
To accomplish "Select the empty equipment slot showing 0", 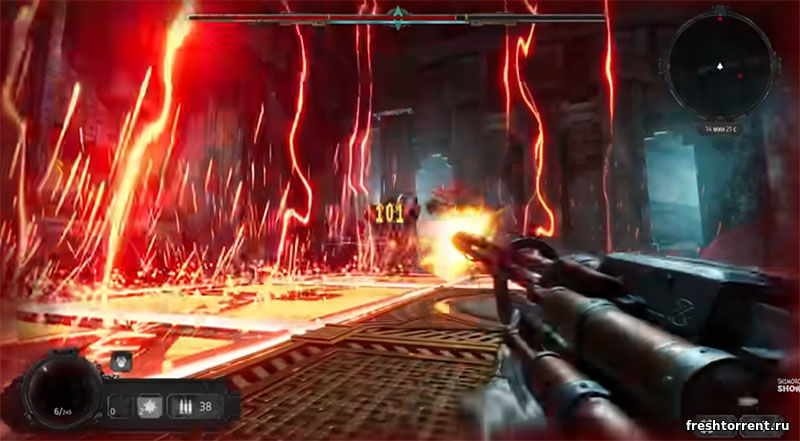I will (118, 408).
